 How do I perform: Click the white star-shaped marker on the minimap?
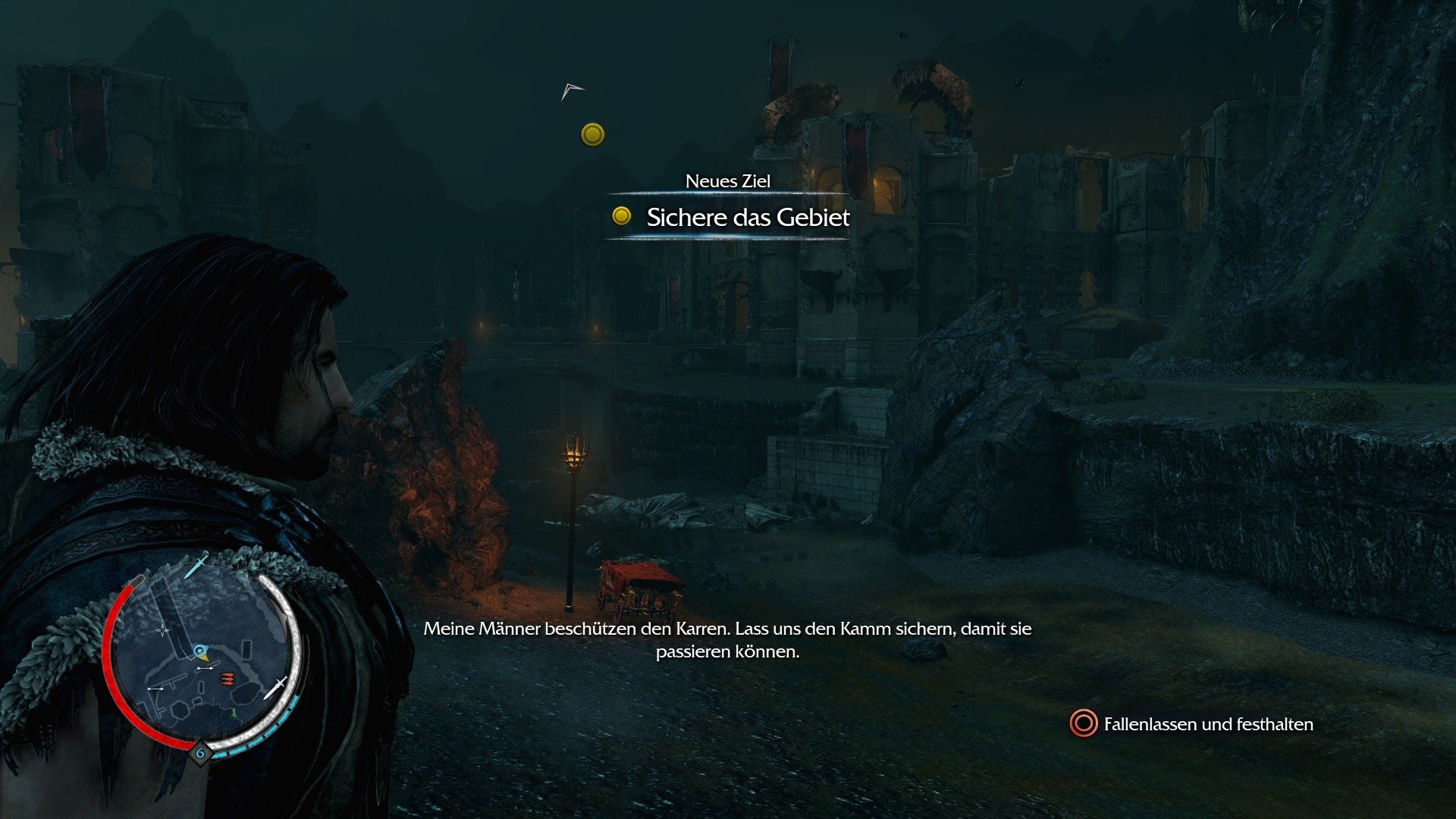[x=161, y=629]
